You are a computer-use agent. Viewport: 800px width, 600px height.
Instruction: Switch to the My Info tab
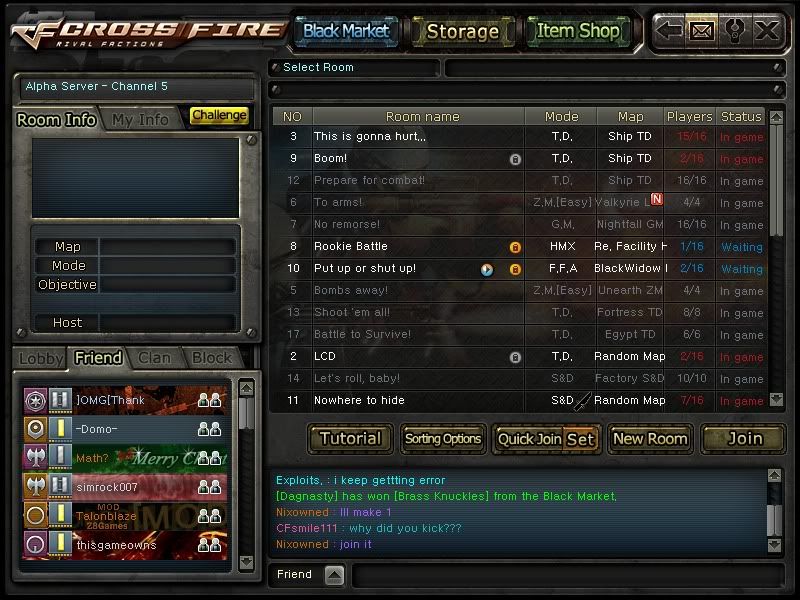(140, 119)
